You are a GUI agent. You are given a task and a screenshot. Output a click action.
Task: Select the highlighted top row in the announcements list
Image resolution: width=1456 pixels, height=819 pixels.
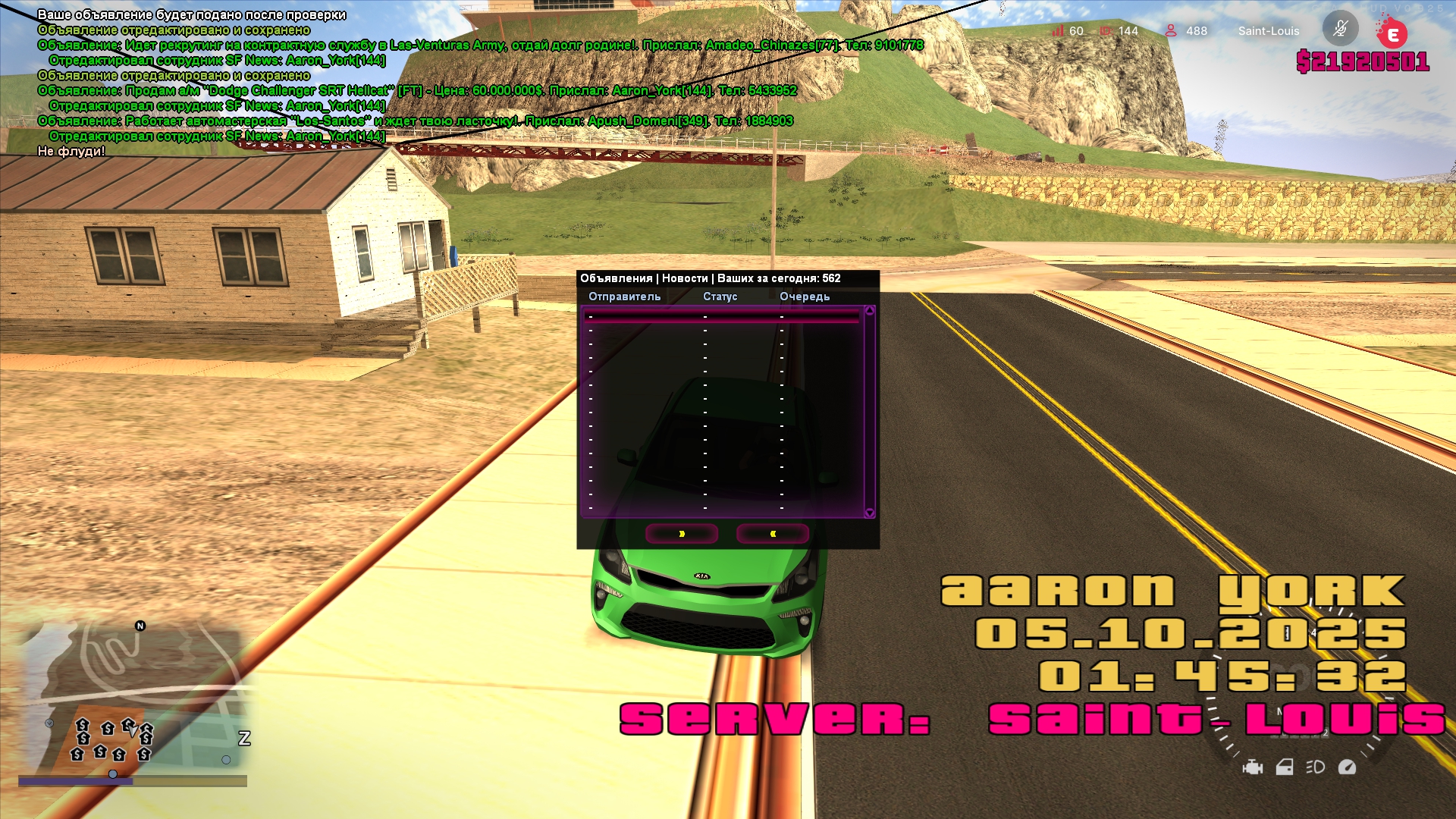tap(722, 317)
